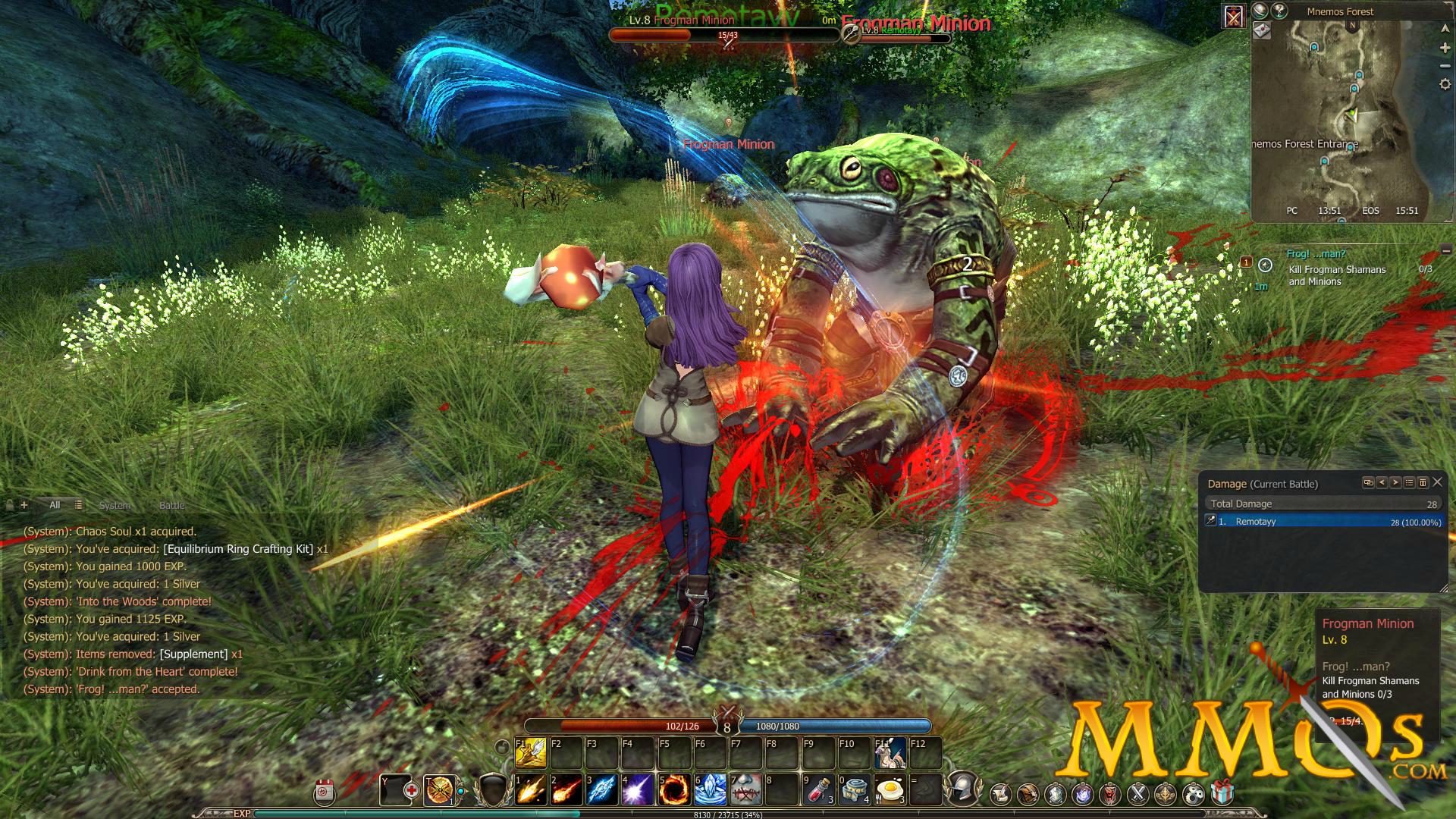
Task: Activate the black hole ring skill in slot 5
Action: pos(673,790)
